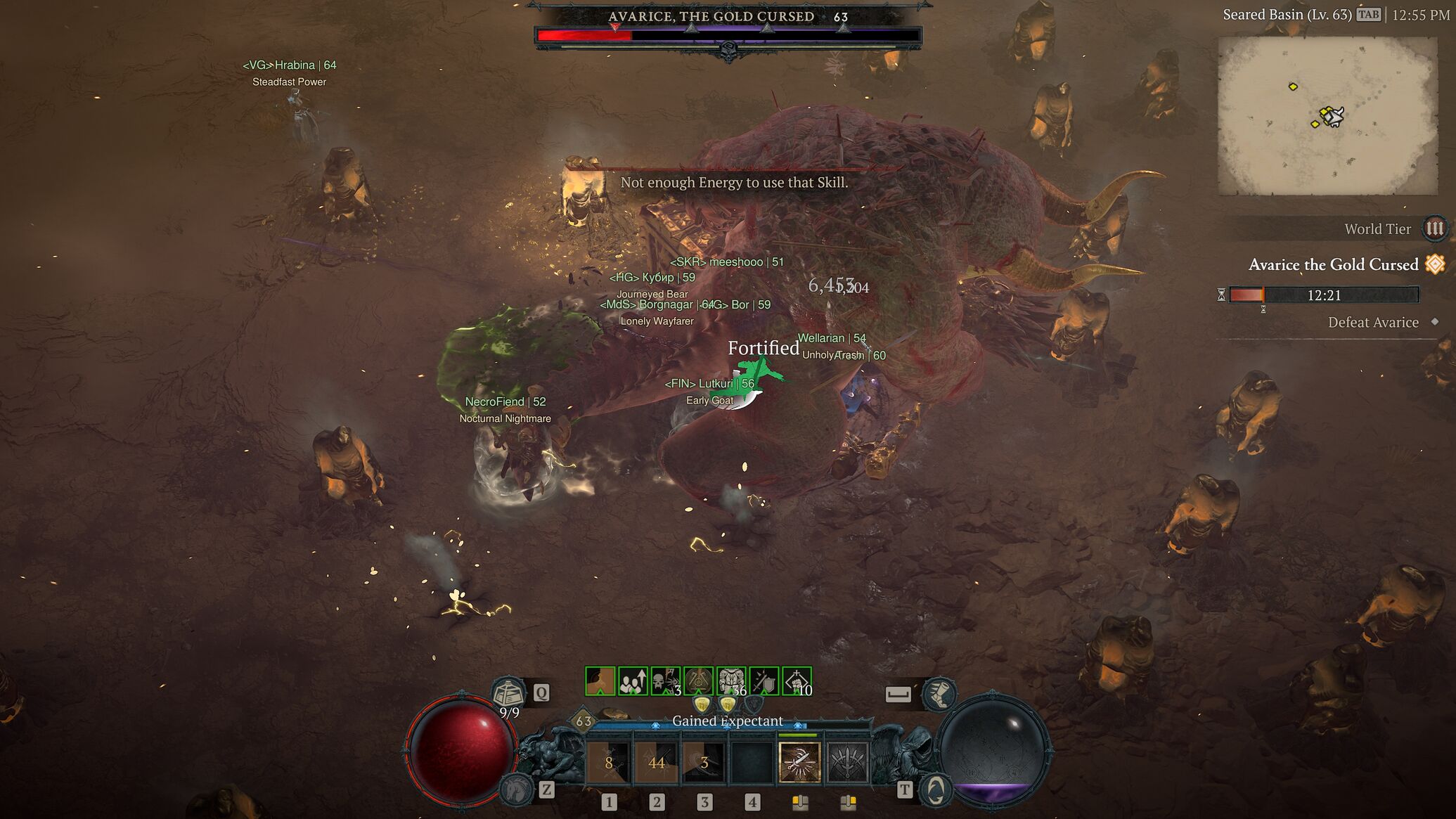Activate the fan of blades skill
1456x819 pixels.
847,762
